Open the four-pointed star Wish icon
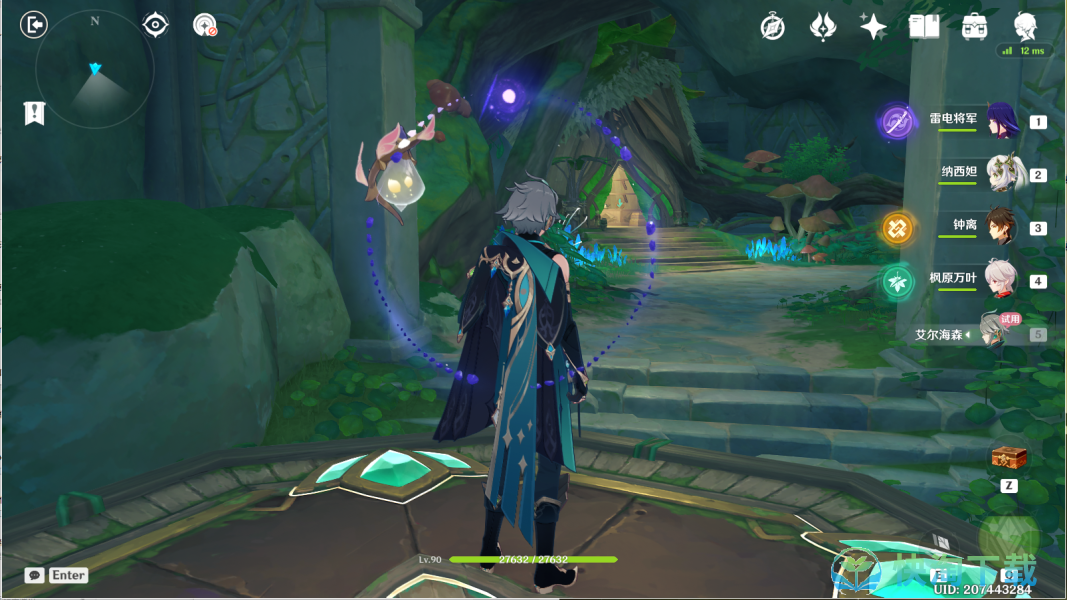Screen dimensions: 1067x600 [873, 27]
